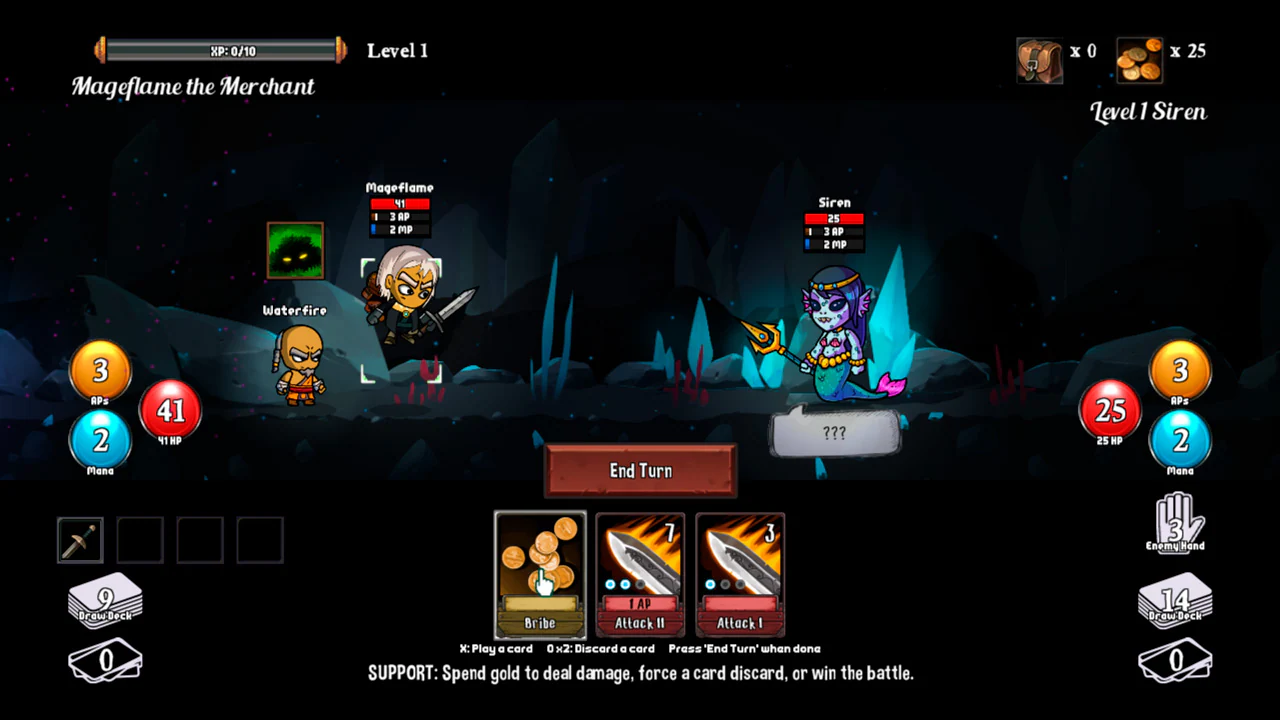Image resolution: width=1280 pixels, height=720 pixels.
Task: Click Mageflame's 3 AP orb
Action: 99,370
